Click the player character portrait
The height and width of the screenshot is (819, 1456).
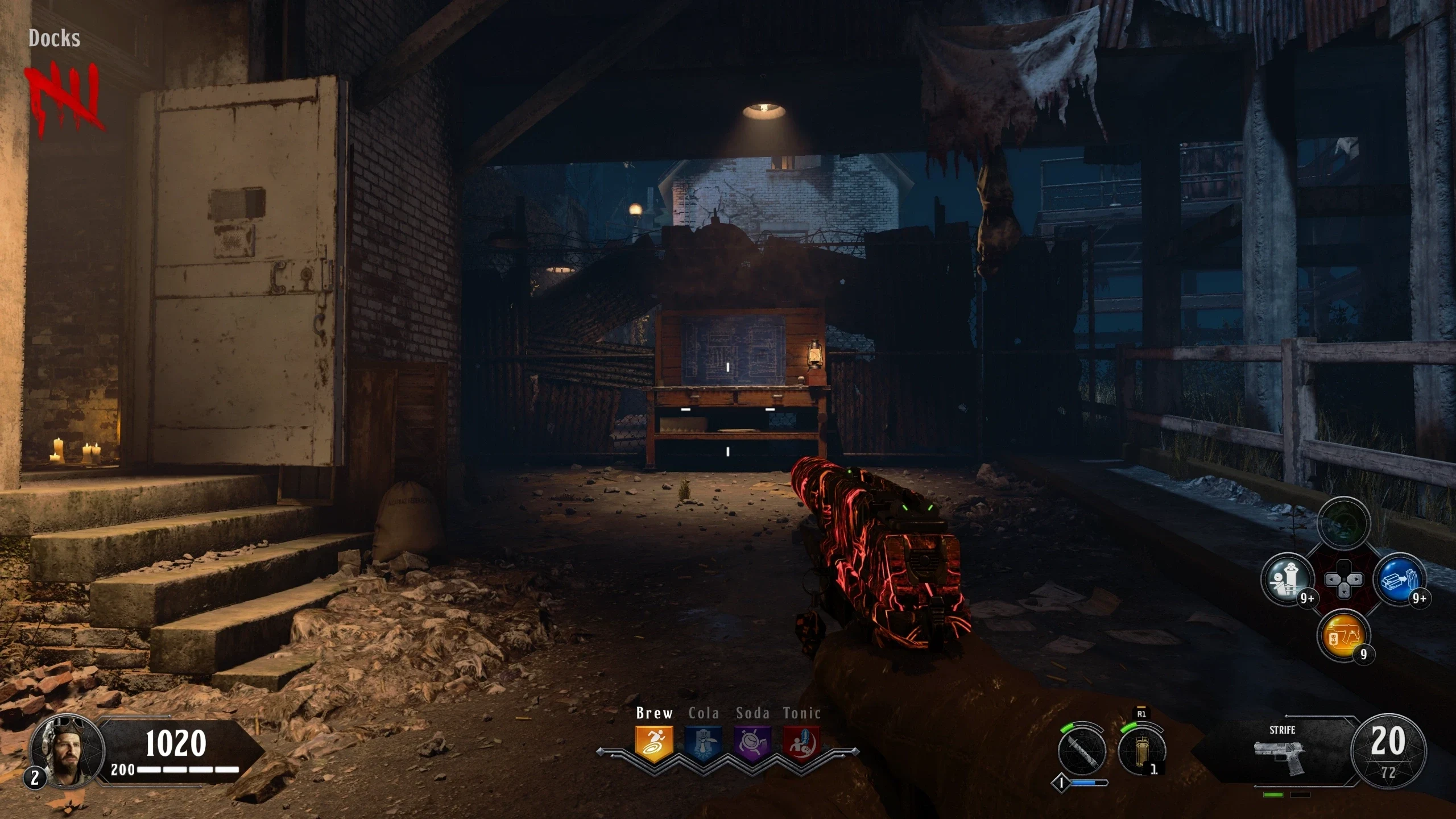pos(66,750)
